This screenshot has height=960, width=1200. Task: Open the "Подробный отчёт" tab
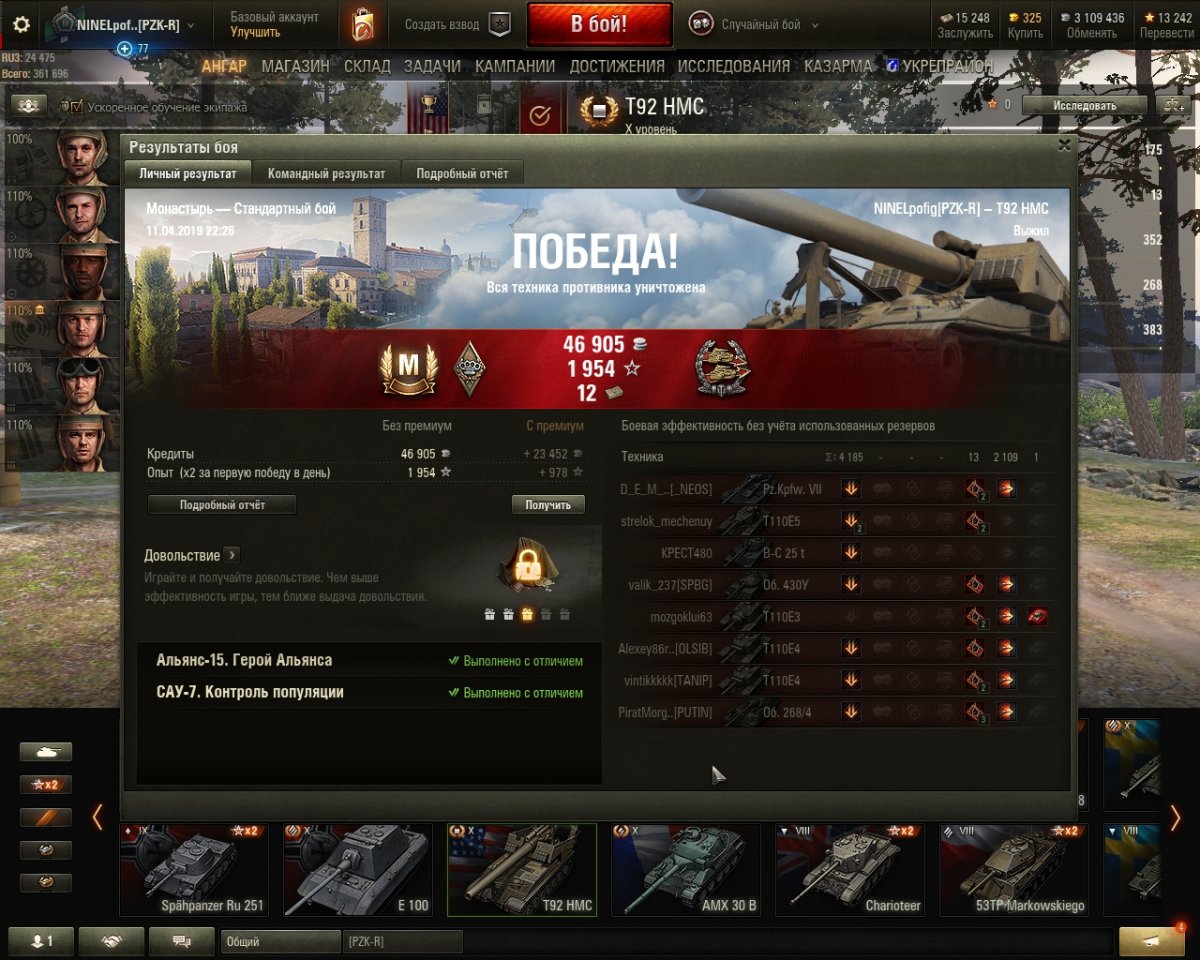click(462, 173)
